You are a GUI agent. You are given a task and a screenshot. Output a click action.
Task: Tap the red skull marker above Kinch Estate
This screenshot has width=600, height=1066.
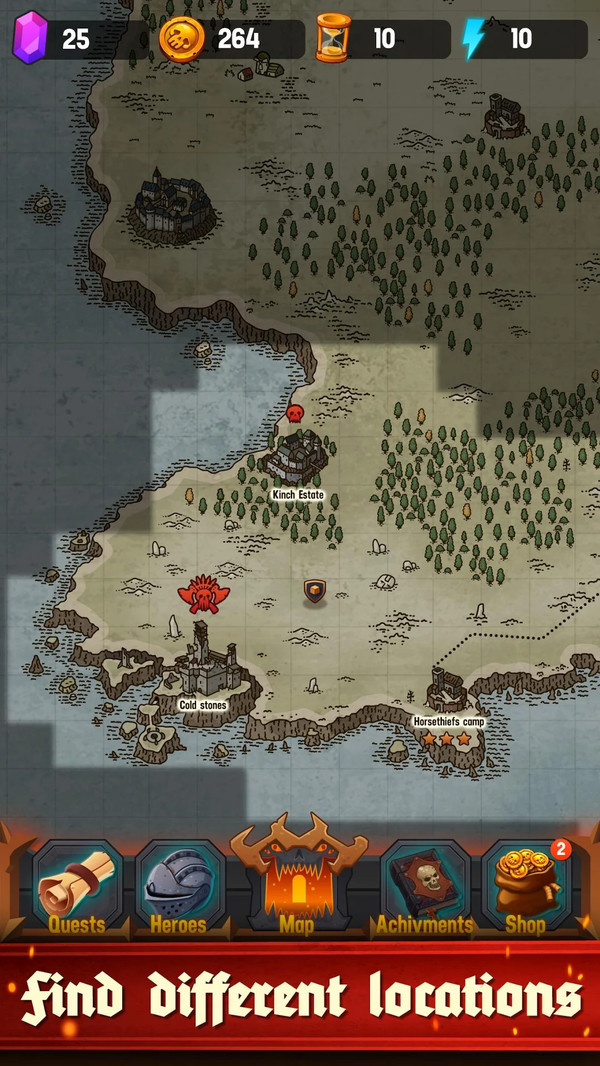coord(295,412)
